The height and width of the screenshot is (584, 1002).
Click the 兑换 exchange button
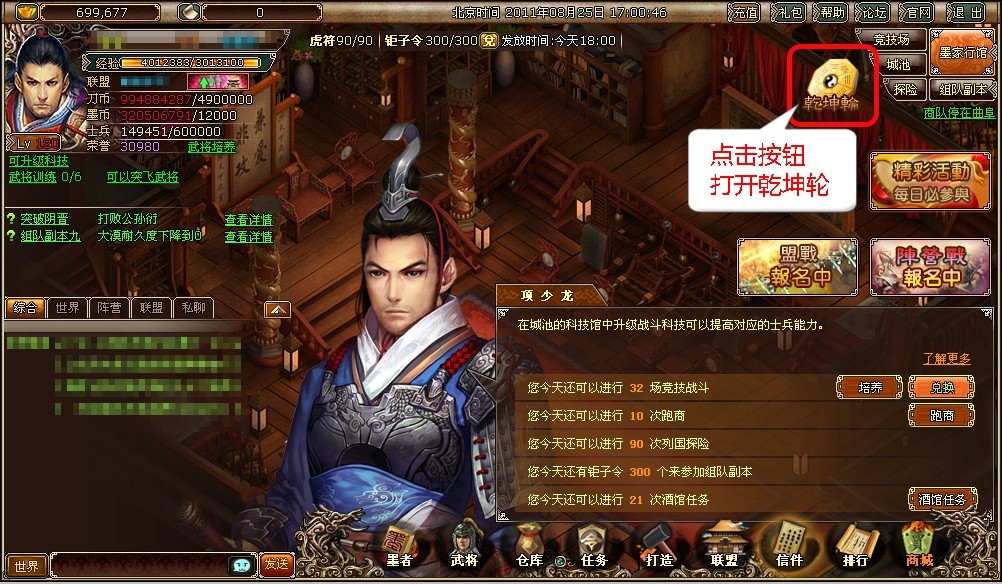tap(942, 388)
